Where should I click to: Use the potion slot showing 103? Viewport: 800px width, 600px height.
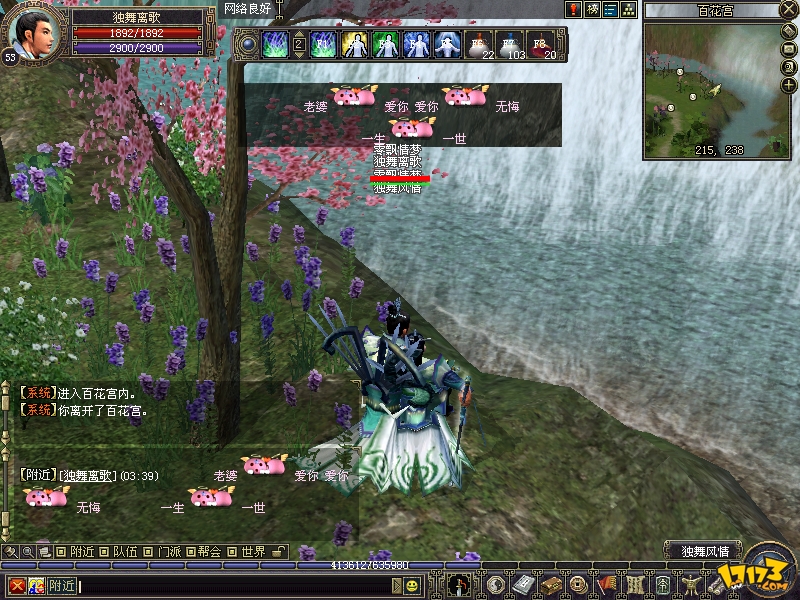coord(512,45)
